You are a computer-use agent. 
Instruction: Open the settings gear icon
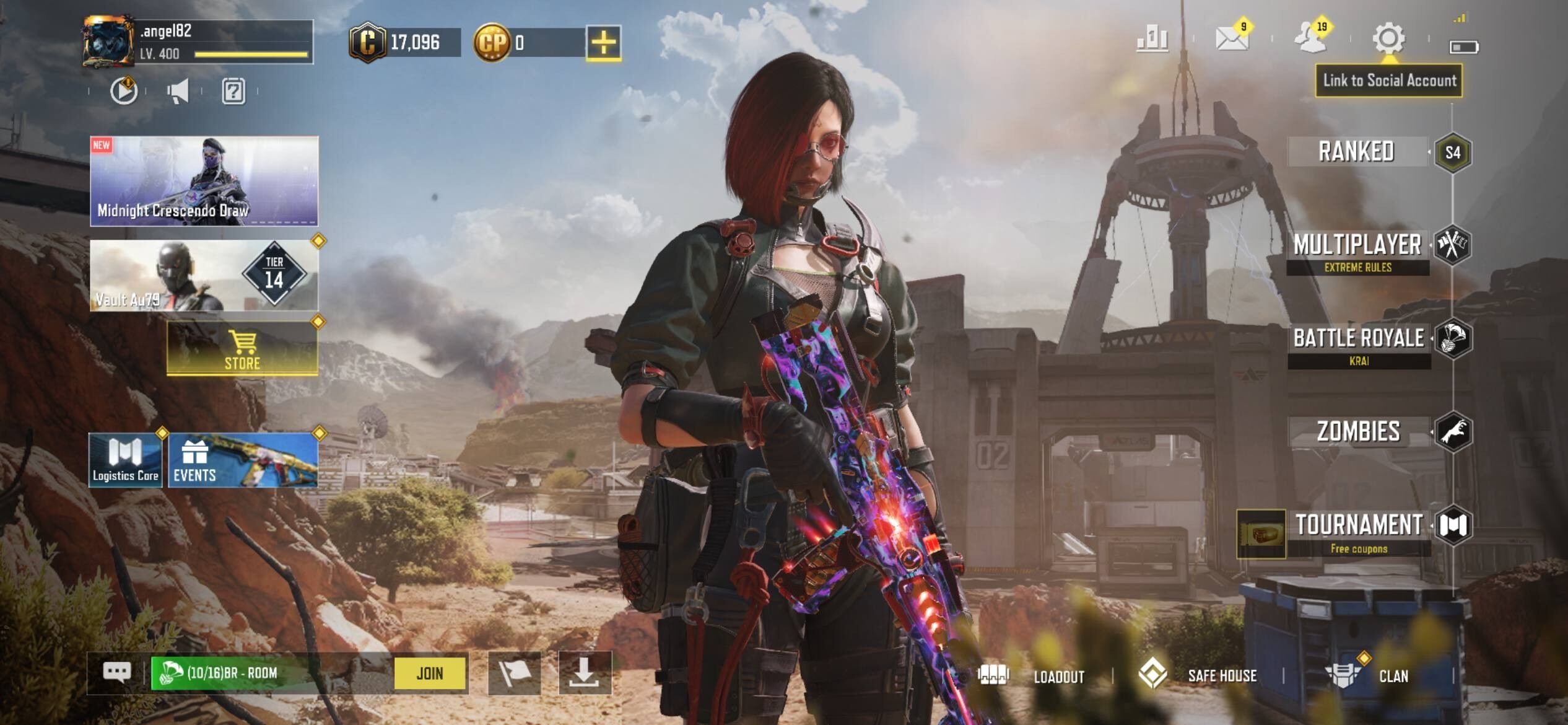[x=1388, y=39]
